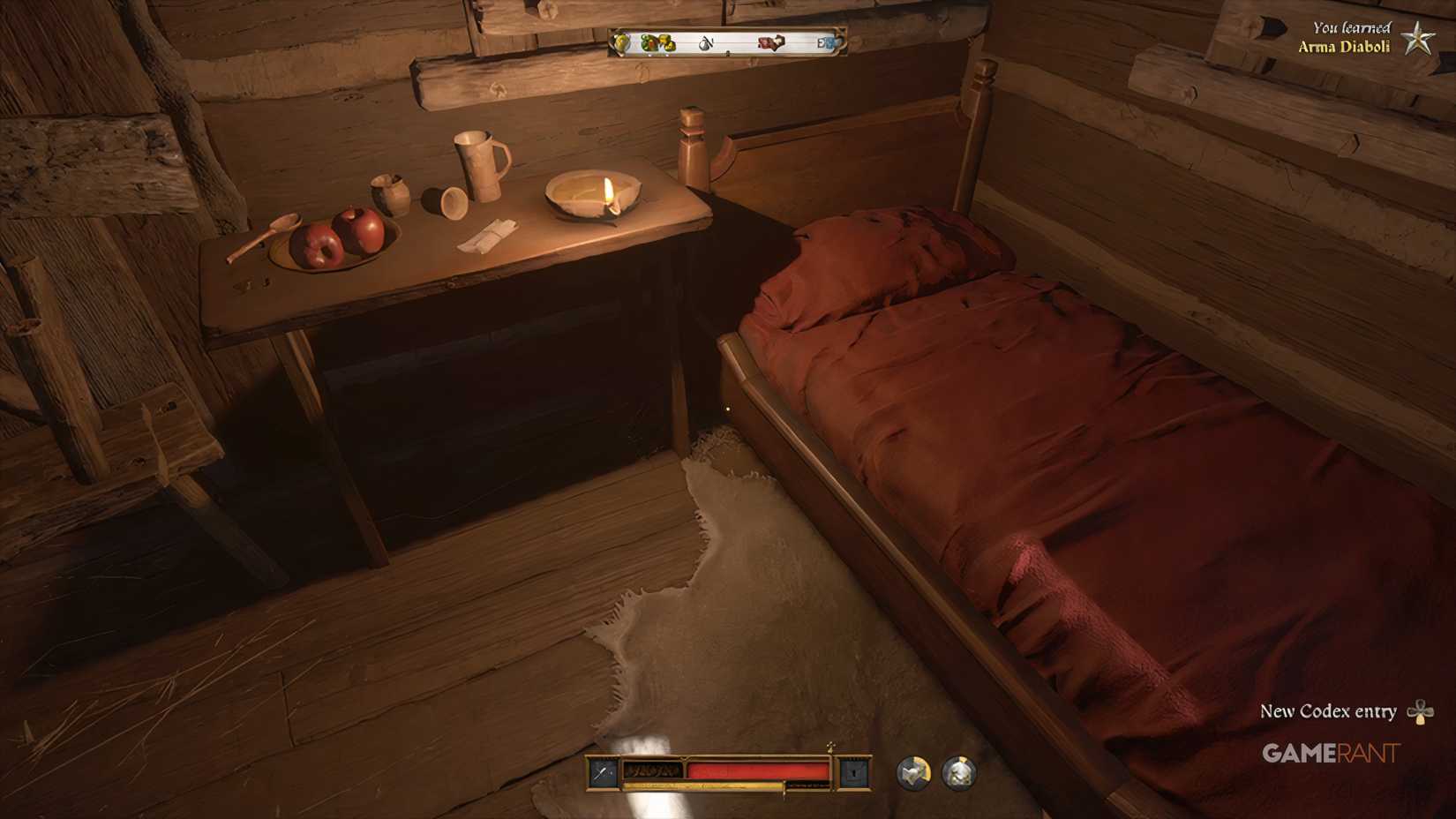Select the red meat ingredient icon
The height and width of the screenshot is (819, 1456).
tap(771, 41)
